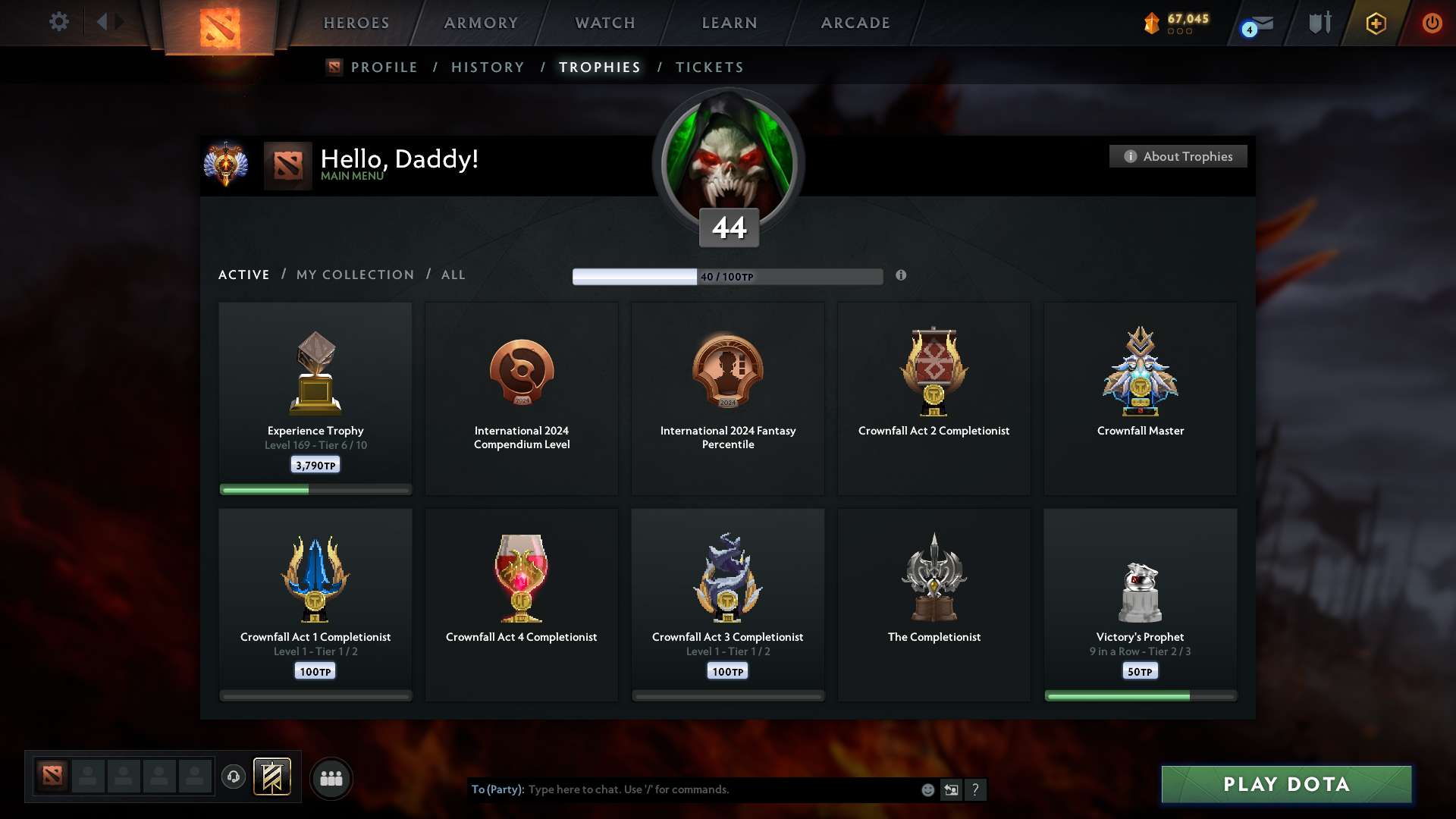Select the Experience Trophy tile
1456x819 pixels.
(x=315, y=398)
